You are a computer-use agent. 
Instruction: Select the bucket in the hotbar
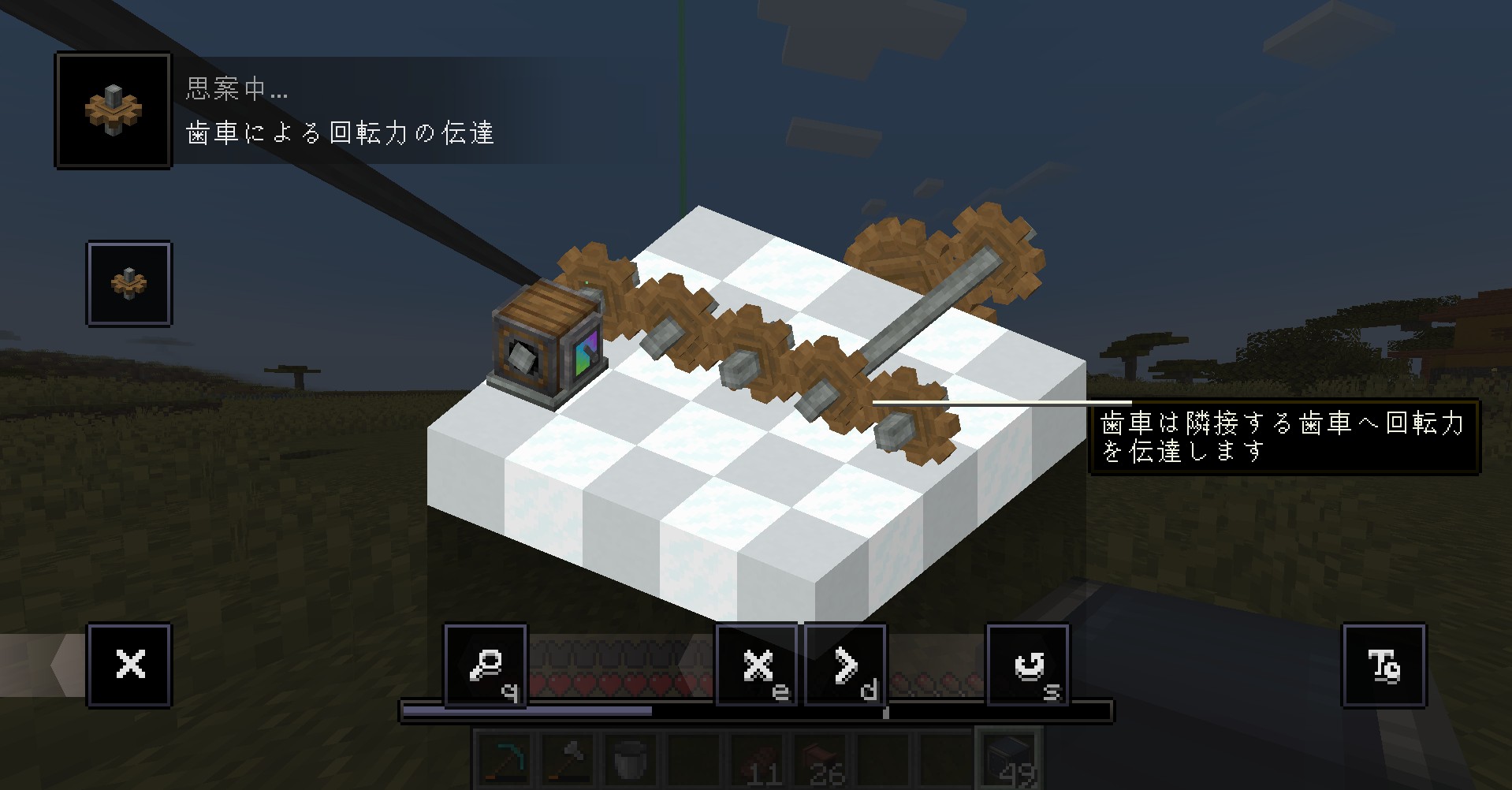(631, 758)
